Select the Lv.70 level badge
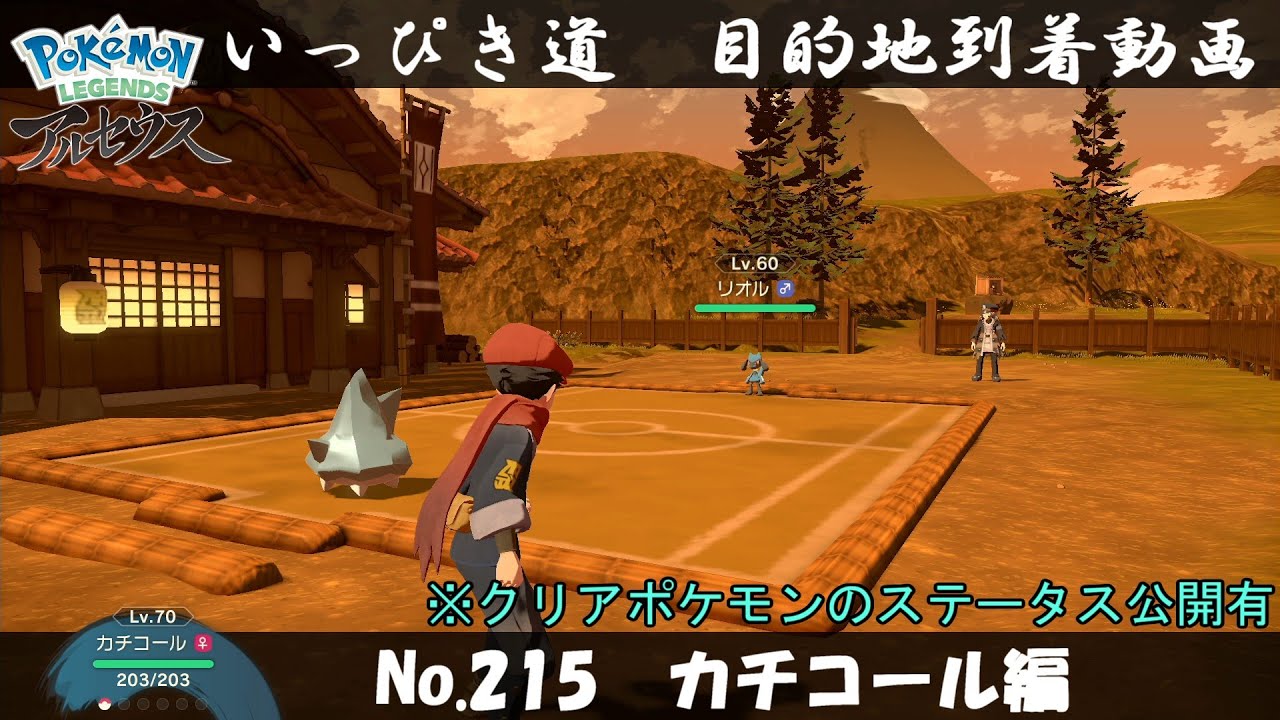The image size is (1280, 720). [152, 616]
